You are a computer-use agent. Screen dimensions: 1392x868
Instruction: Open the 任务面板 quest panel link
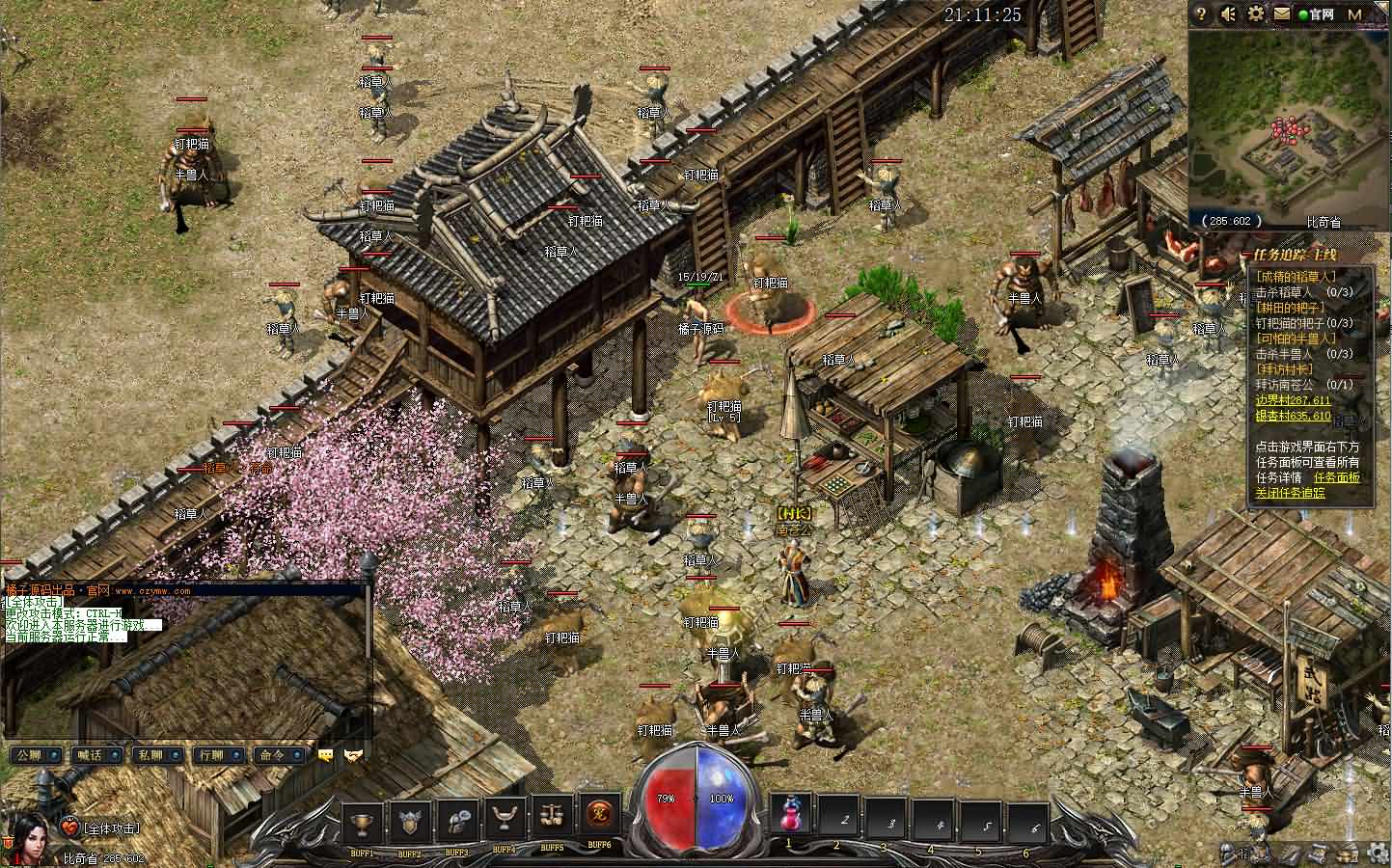(x=1336, y=477)
